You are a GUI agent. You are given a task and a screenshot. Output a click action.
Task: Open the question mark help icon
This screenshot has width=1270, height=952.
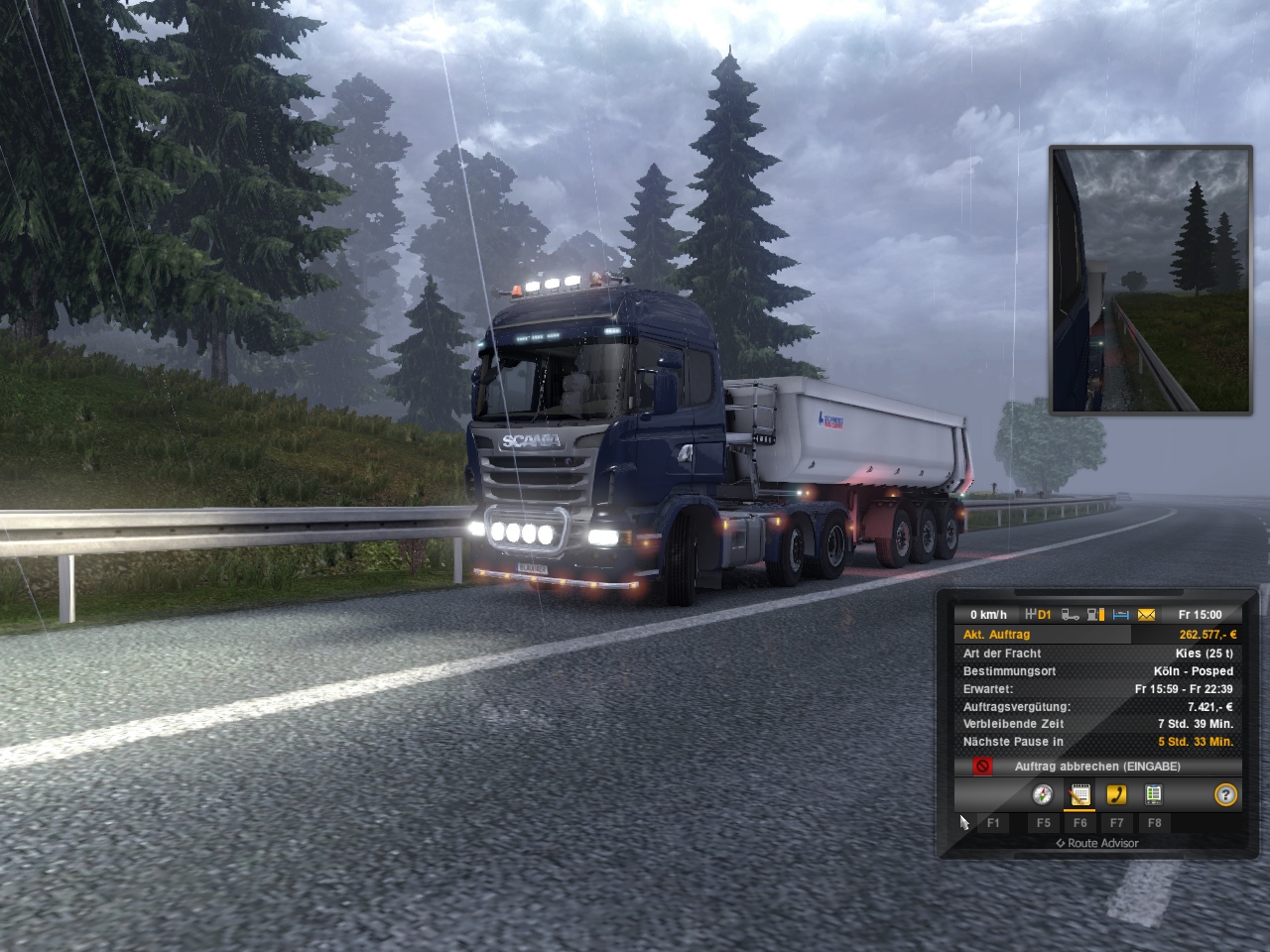coord(1226,795)
